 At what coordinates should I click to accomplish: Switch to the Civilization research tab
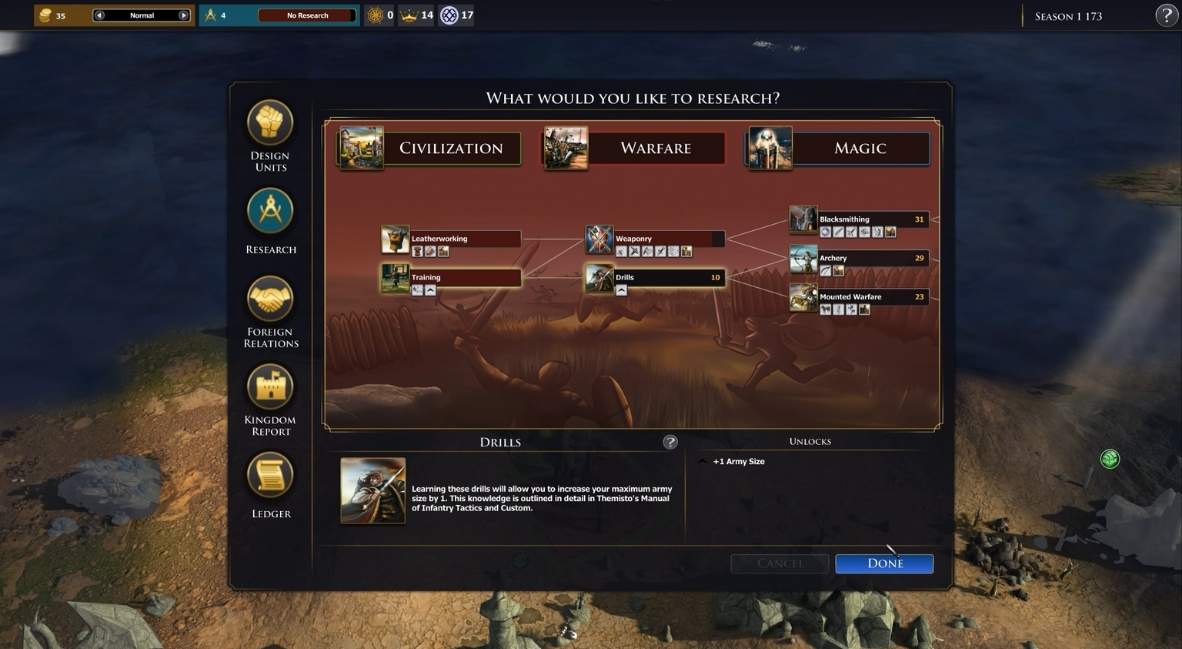430,148
